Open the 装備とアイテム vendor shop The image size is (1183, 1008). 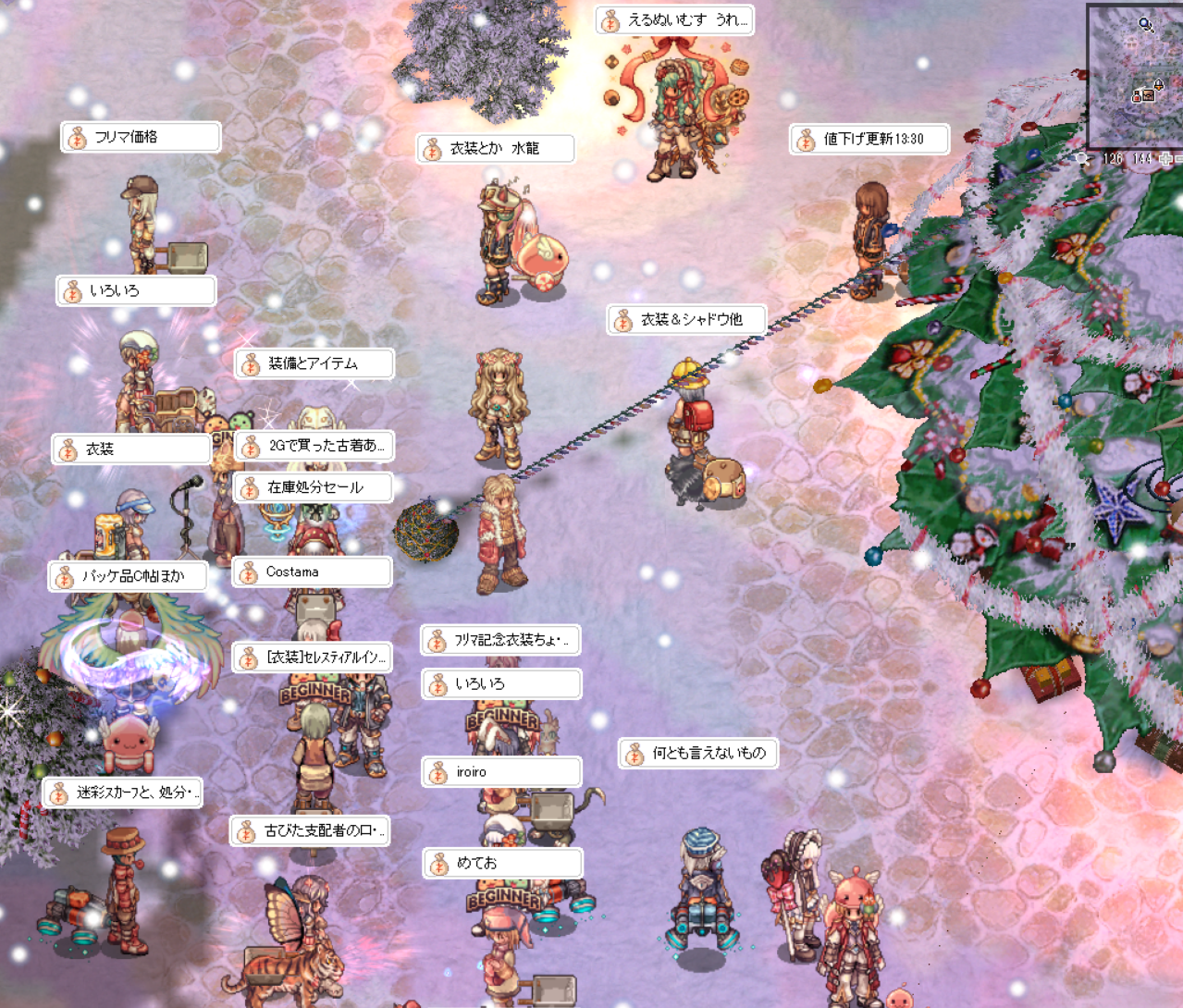[x=314, y=364]
